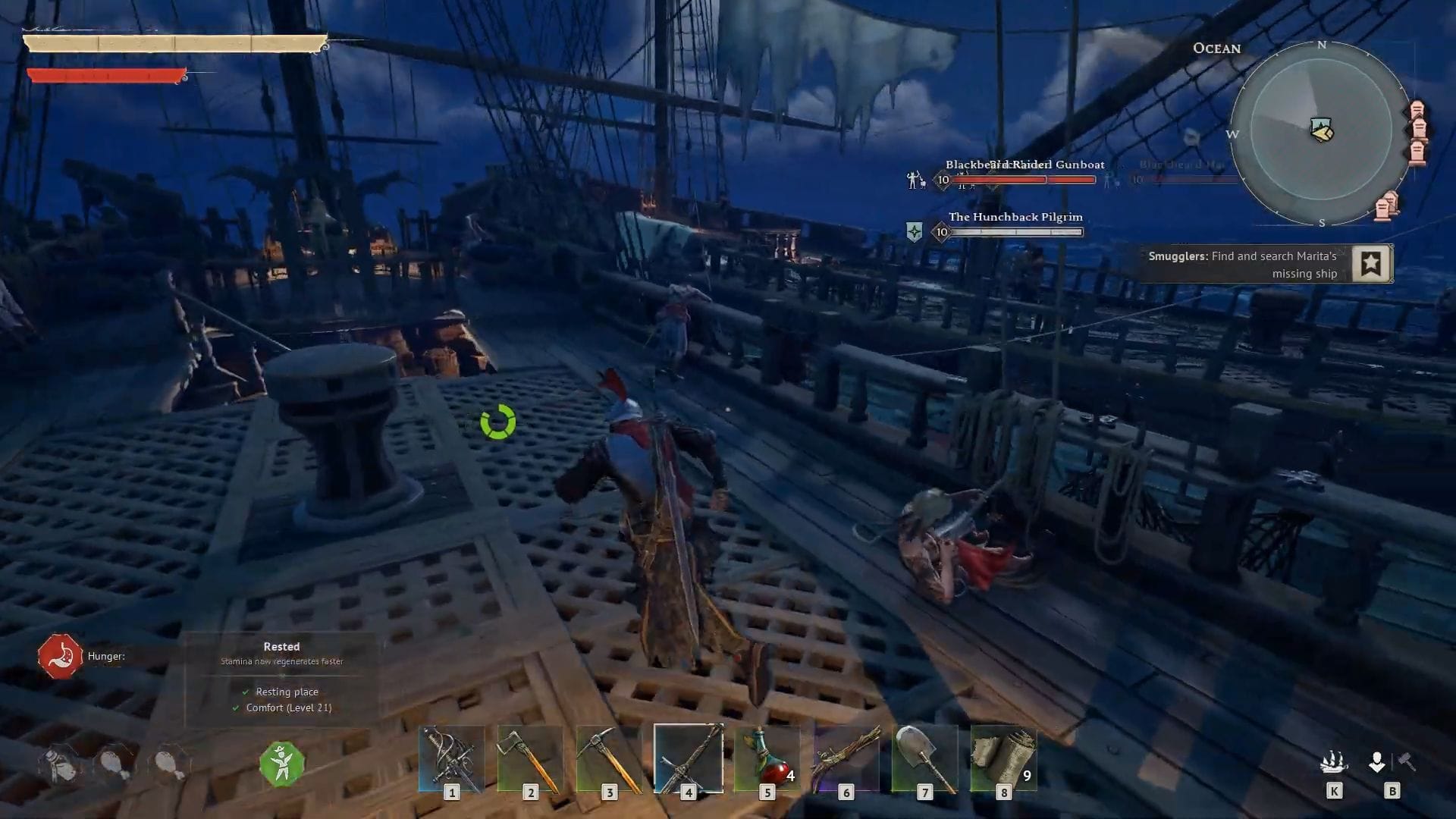The height and width of the screenshot is (819, 1456).
Task: Toggle the green Rested buff icon
Action: tap(281, 764)
